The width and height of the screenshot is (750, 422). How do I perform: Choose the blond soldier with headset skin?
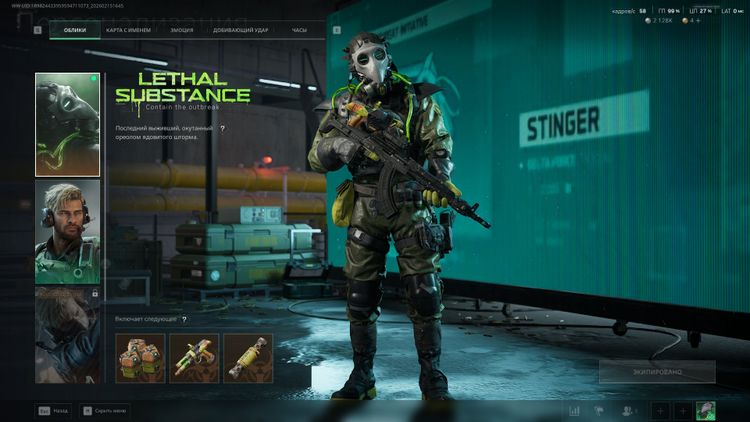(x=67, y=231)
